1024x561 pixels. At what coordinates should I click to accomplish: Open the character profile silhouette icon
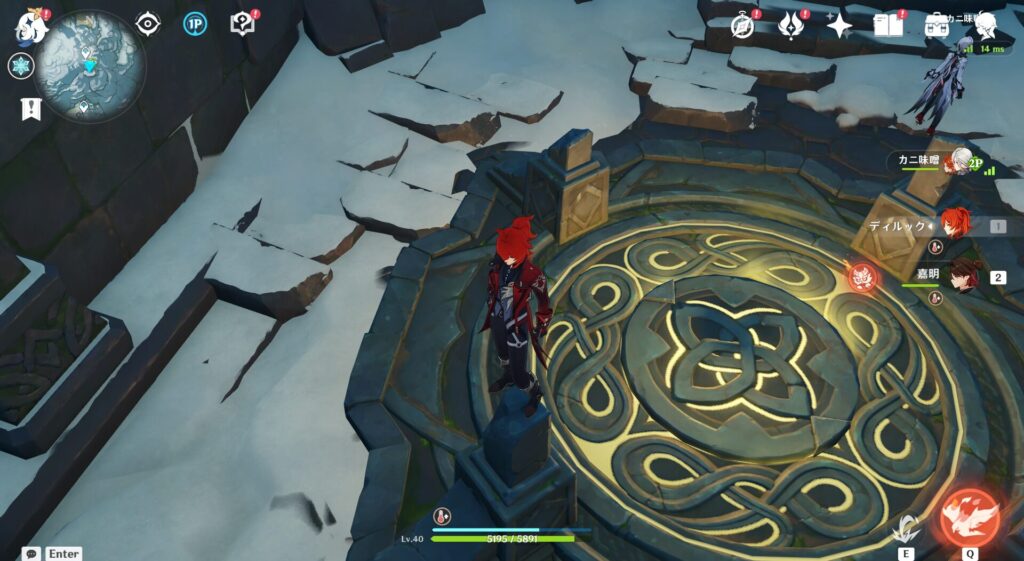984,24
